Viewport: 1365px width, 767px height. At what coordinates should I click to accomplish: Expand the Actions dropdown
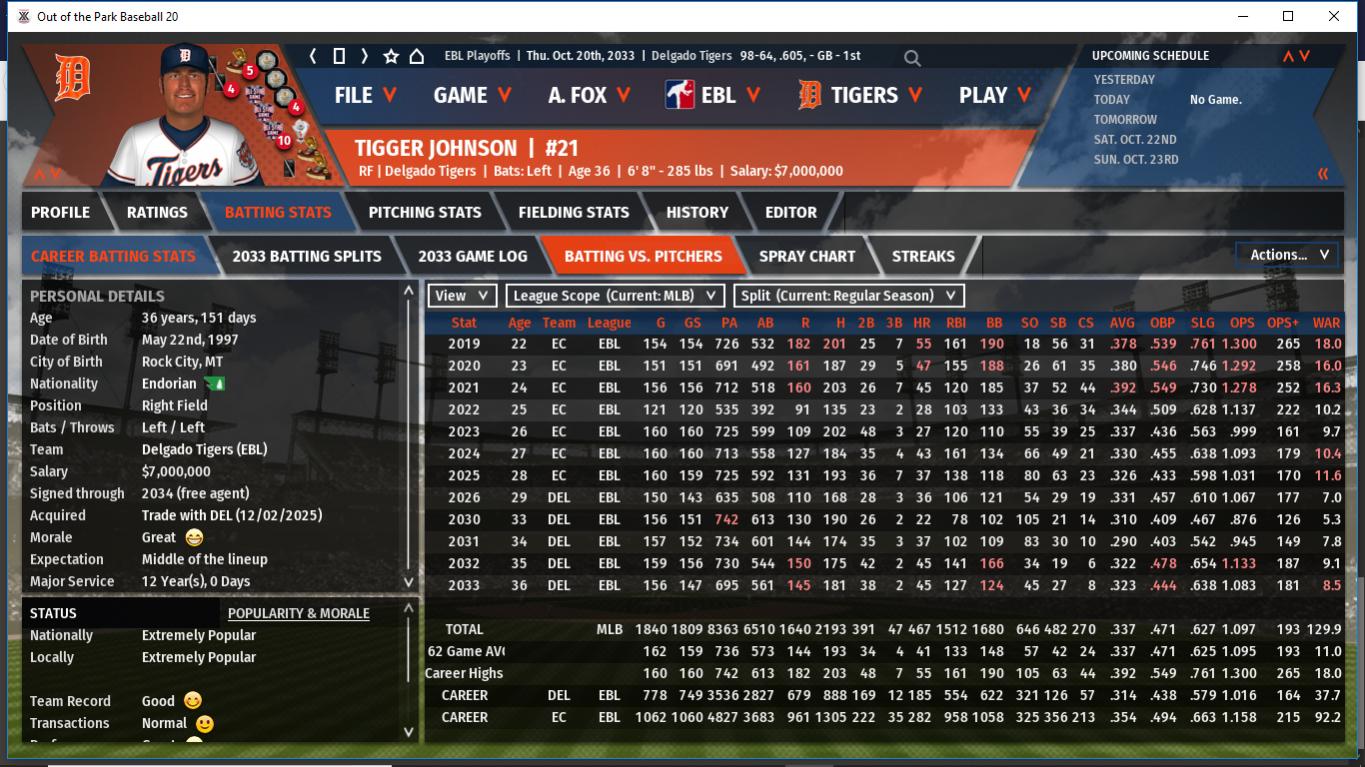click(x=1288, y=255)
